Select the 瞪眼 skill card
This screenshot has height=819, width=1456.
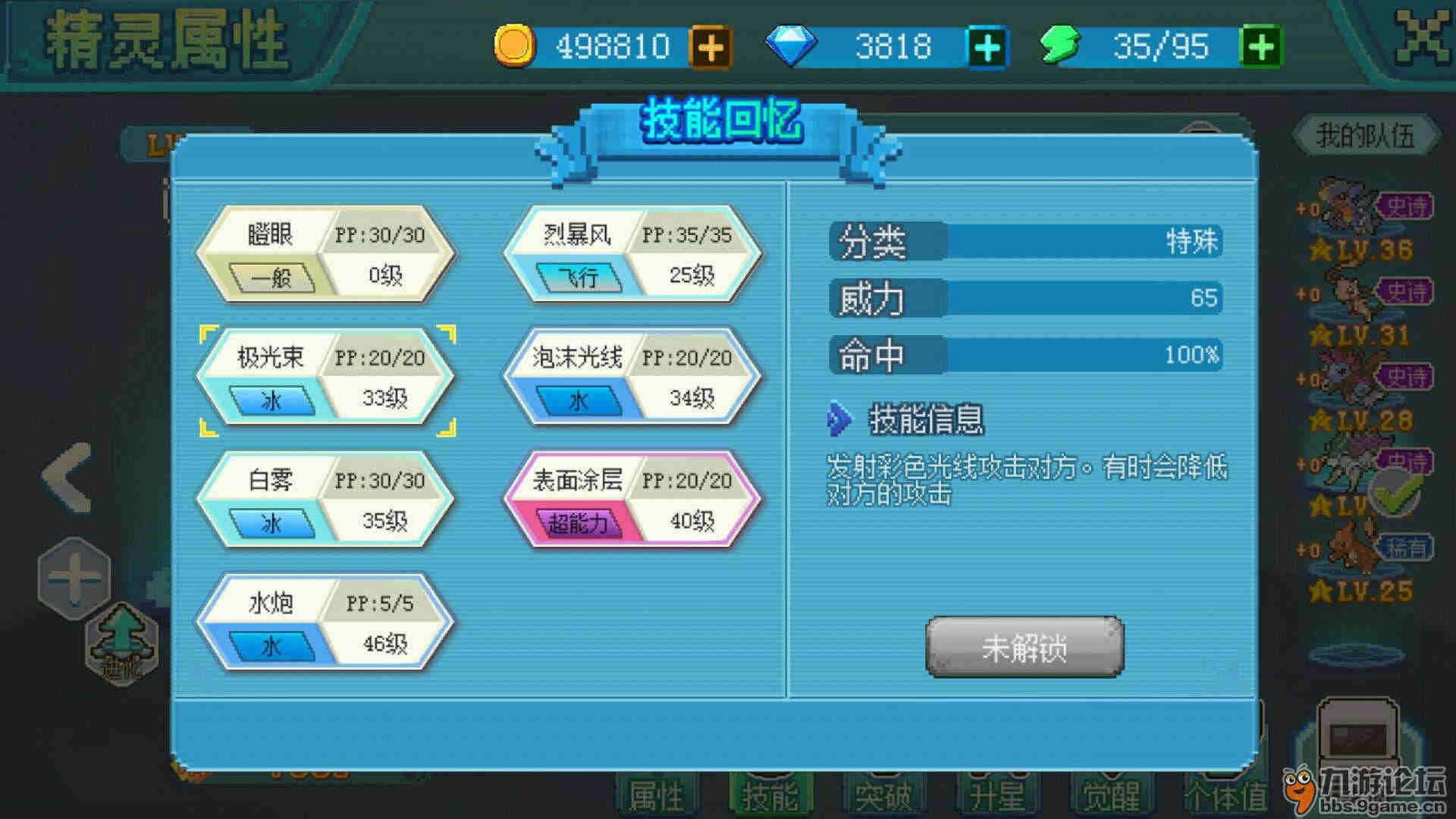[326, 255]
